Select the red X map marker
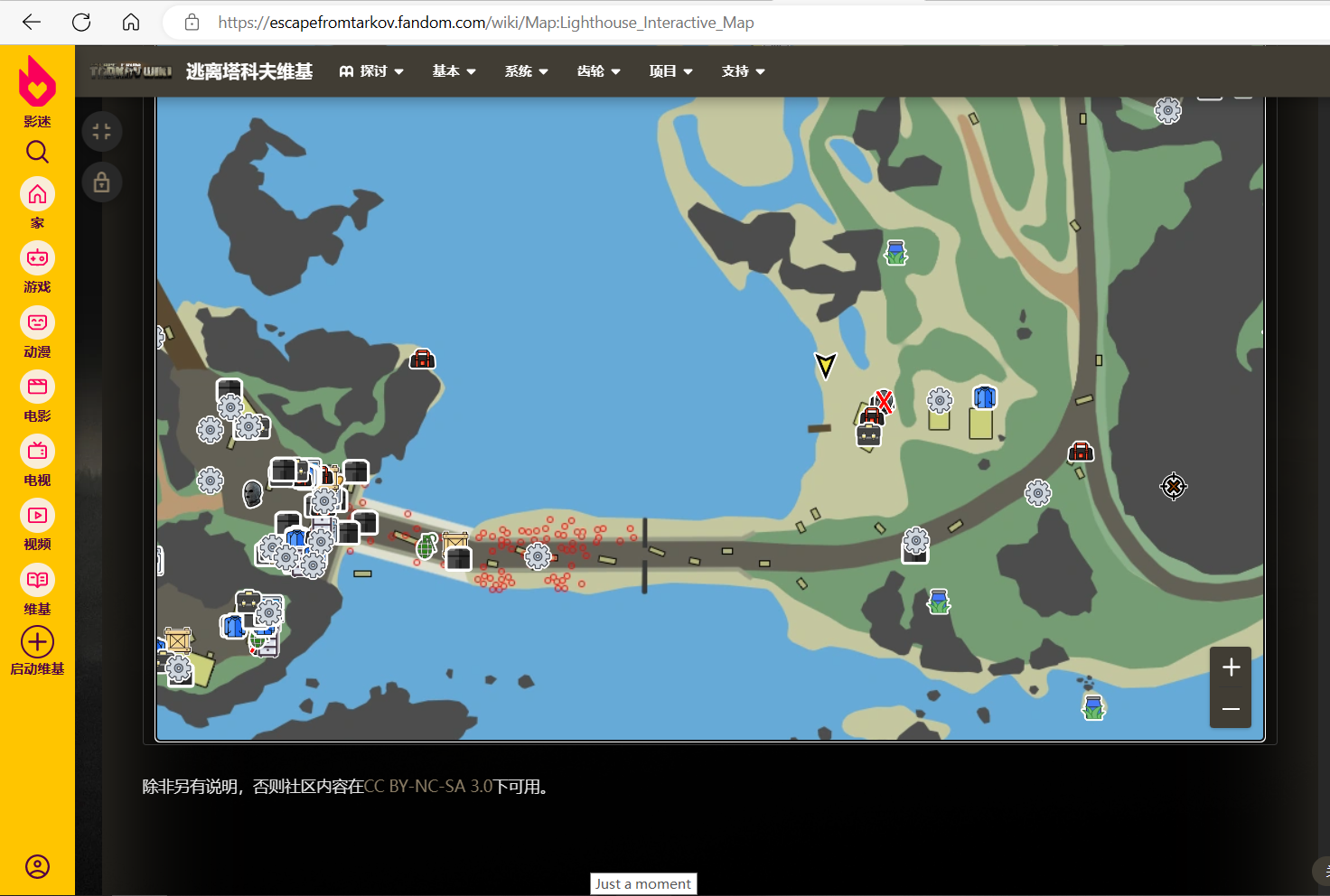The image size is (1330, 896). pyautogui.click(x=884, y=401)
